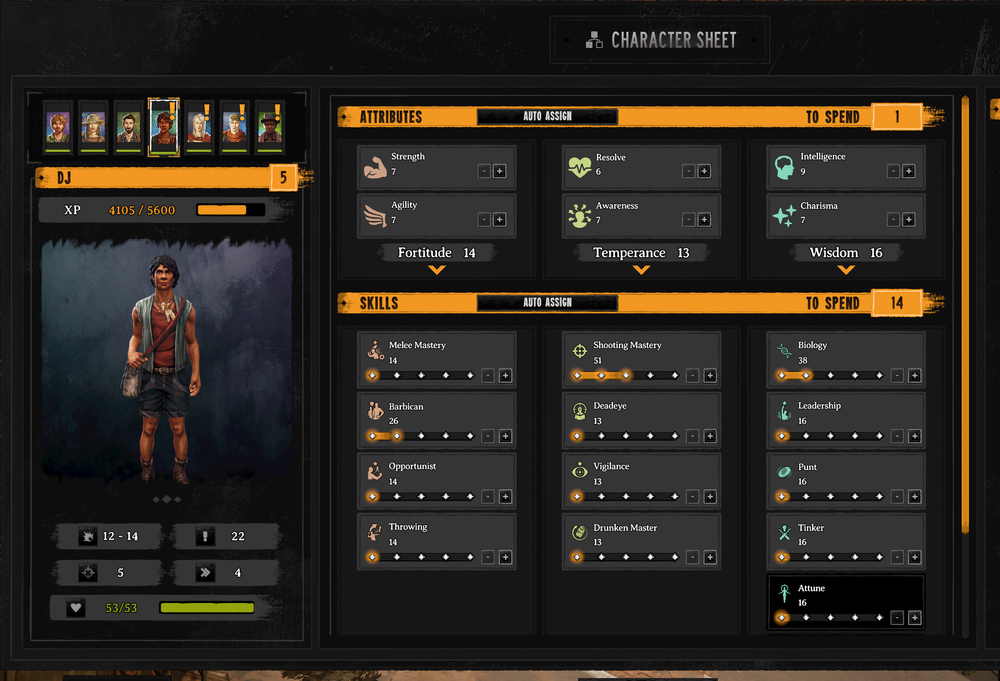Raise Charisma with its plus button
The height and width of the screenshot is (681, 1000).
(909, 220)
